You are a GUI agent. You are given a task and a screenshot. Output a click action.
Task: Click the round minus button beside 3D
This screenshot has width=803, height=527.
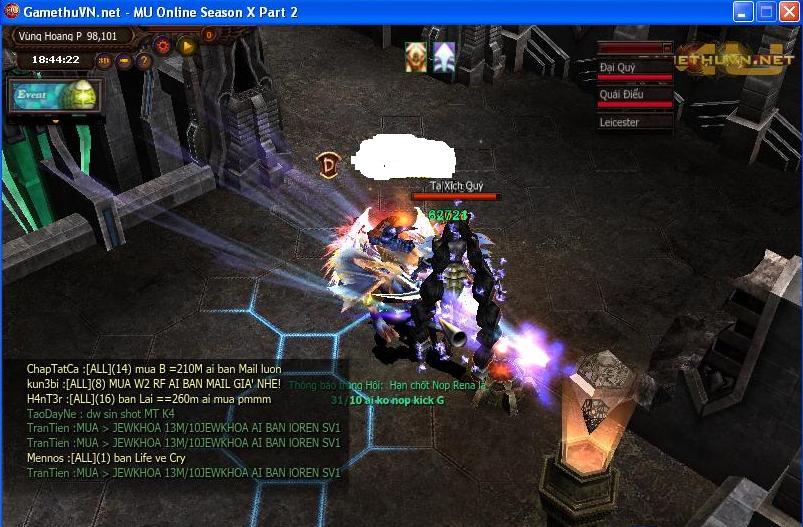point(124,60)
